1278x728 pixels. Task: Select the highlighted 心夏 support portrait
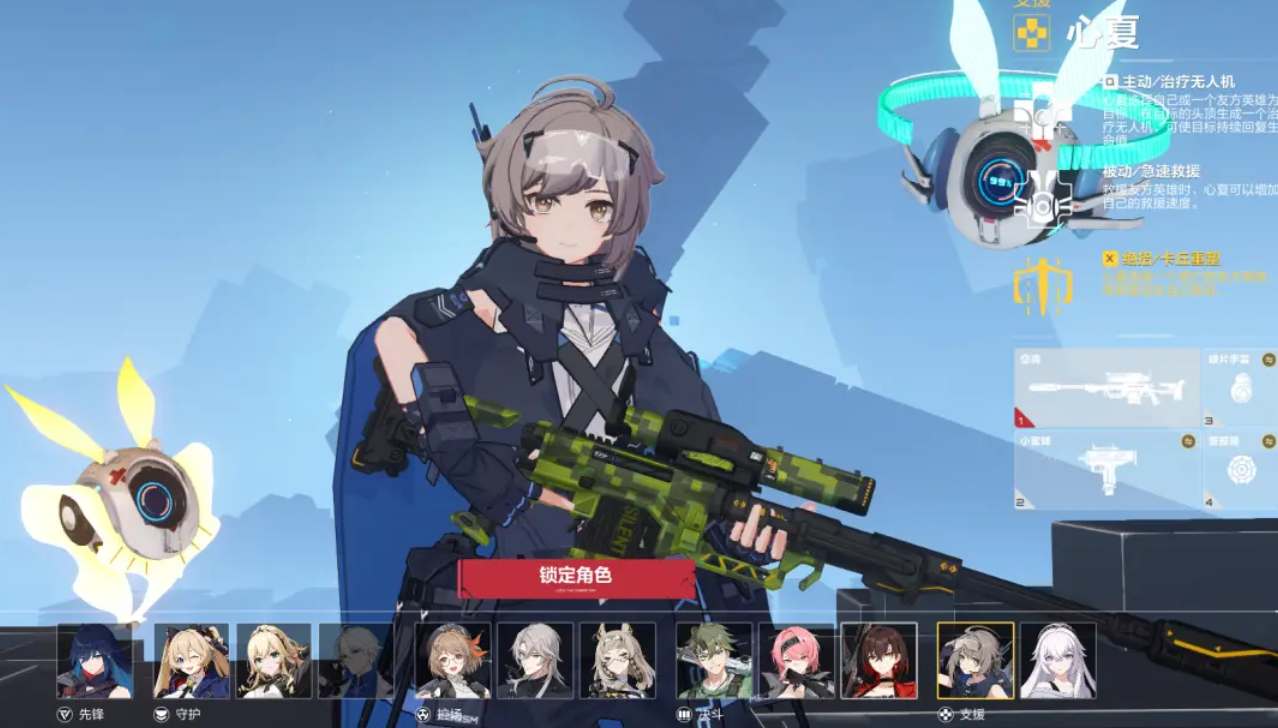pos(975,660)
